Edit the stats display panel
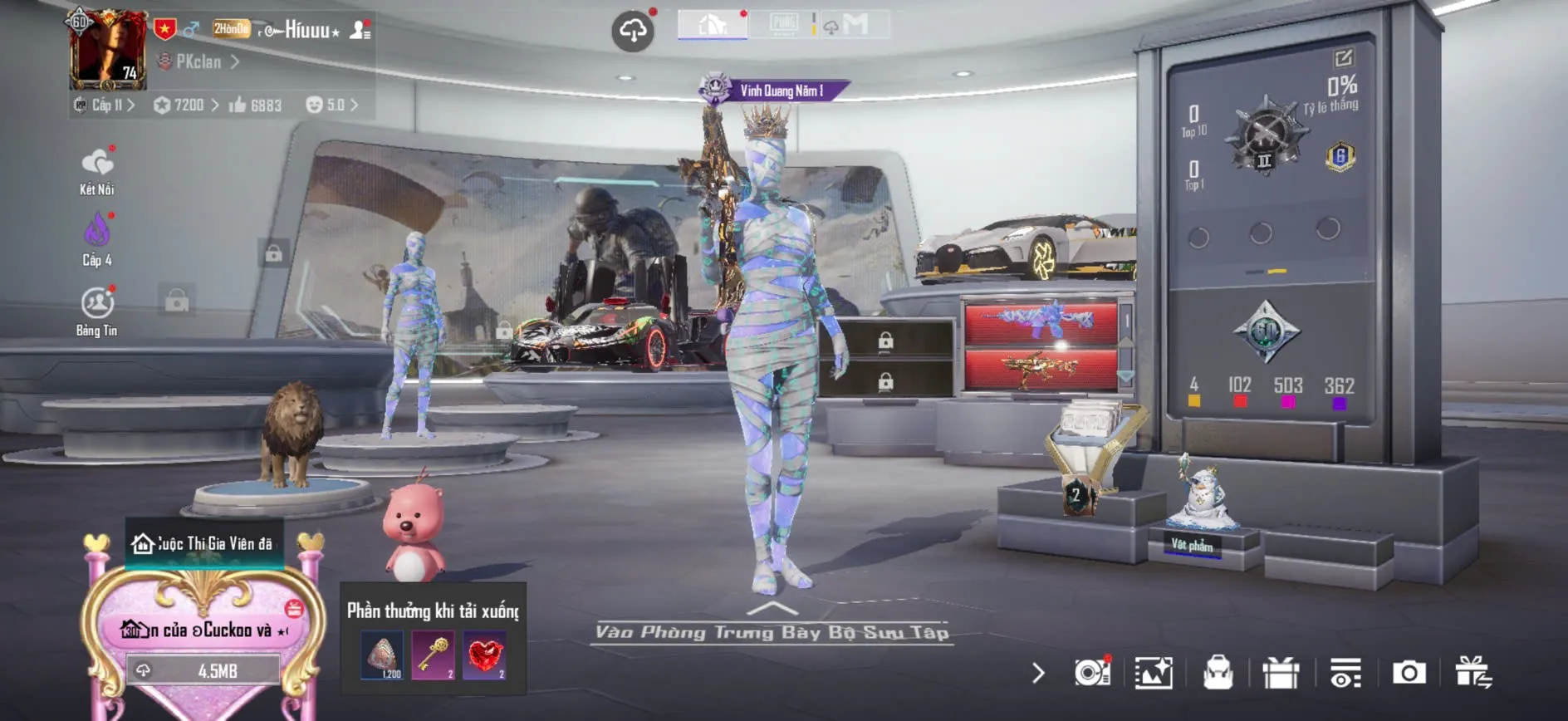 tap(1343, 58)
